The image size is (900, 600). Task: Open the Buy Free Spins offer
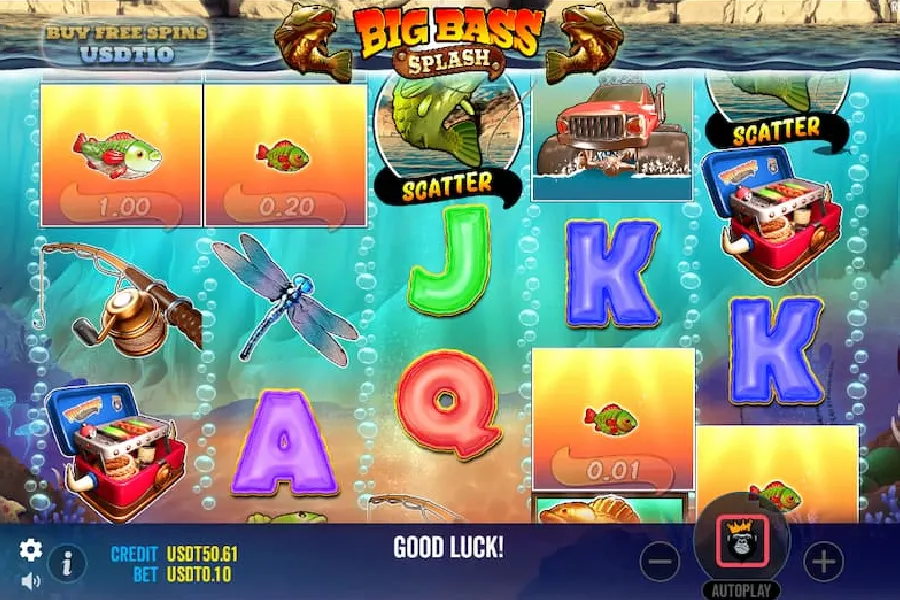point(126,42)
